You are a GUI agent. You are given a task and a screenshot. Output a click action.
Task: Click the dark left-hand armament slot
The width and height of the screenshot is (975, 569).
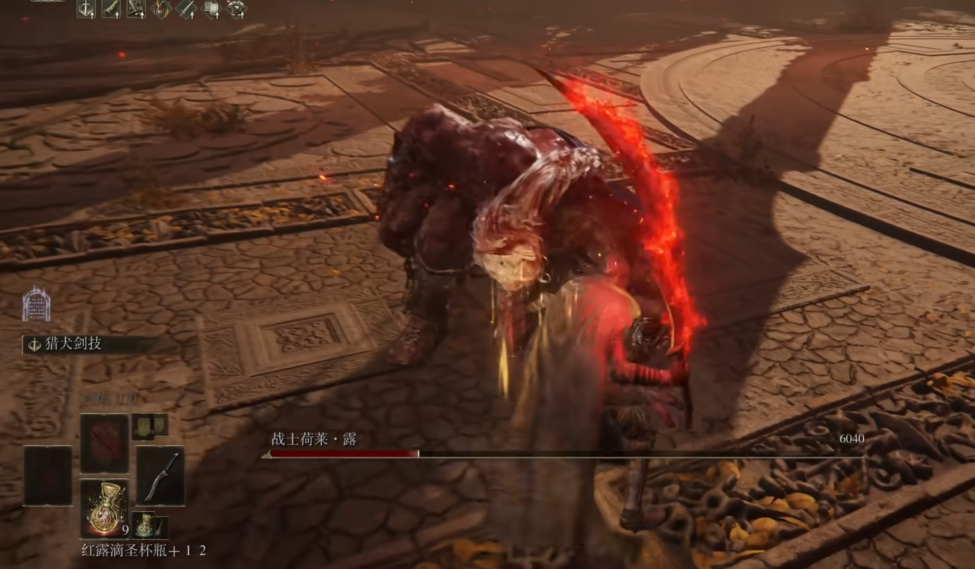(x=48, y=476)
